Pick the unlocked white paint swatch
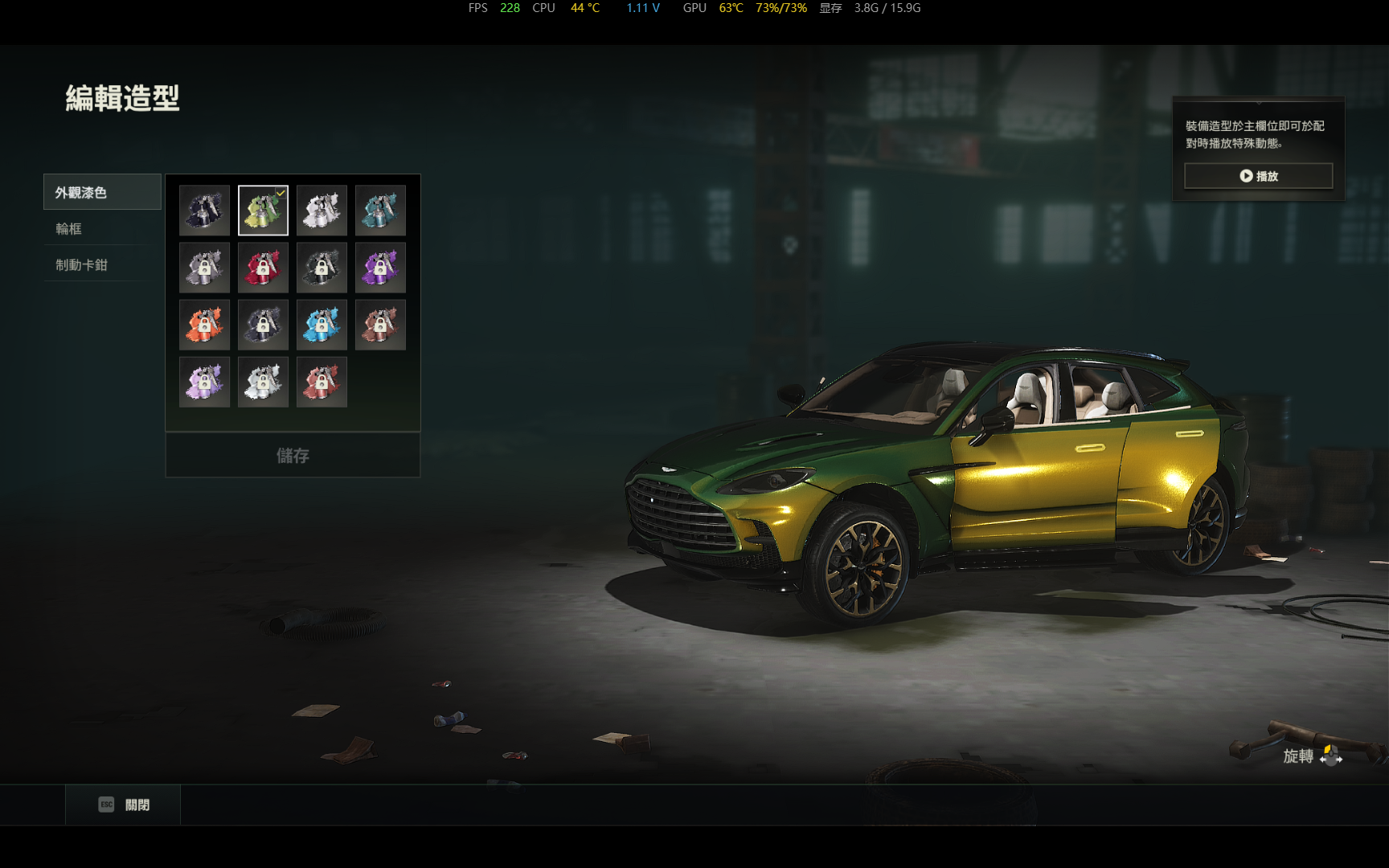 (x=322, y=211)
